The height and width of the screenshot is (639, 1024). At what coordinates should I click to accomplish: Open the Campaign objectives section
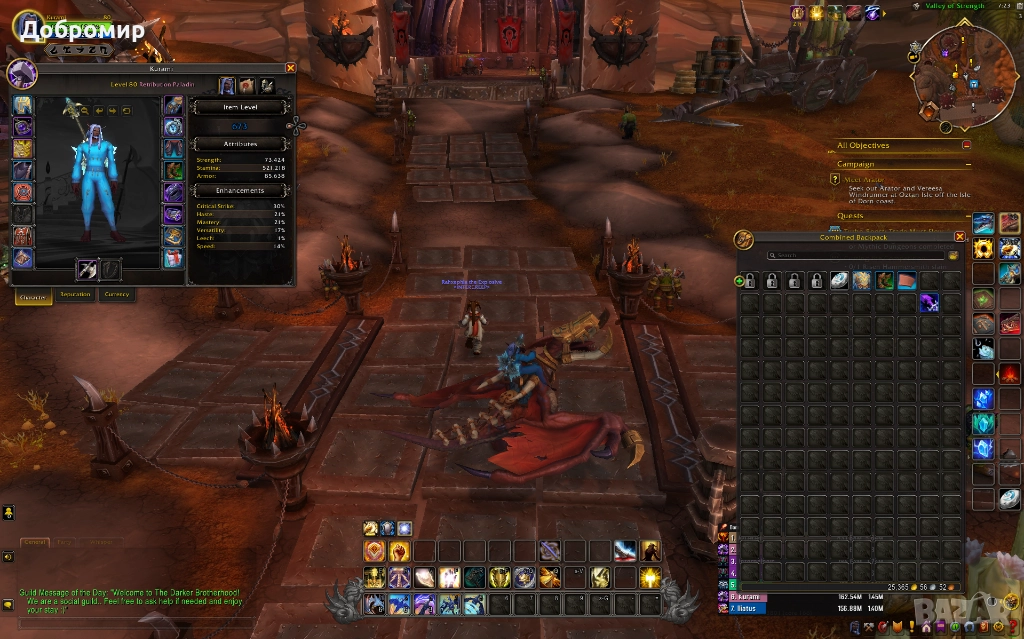pyautogui.click(x=856, y=164)
